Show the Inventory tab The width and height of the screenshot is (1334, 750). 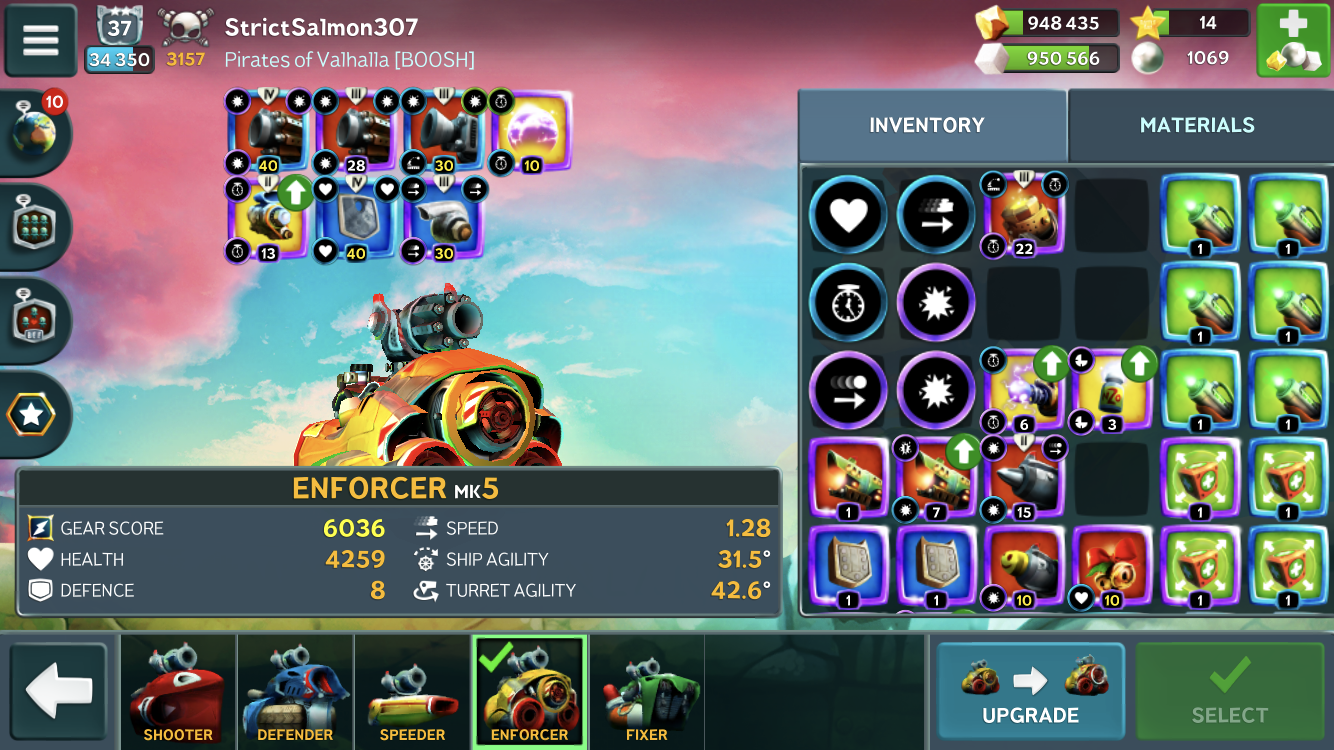tap(927, 125)
